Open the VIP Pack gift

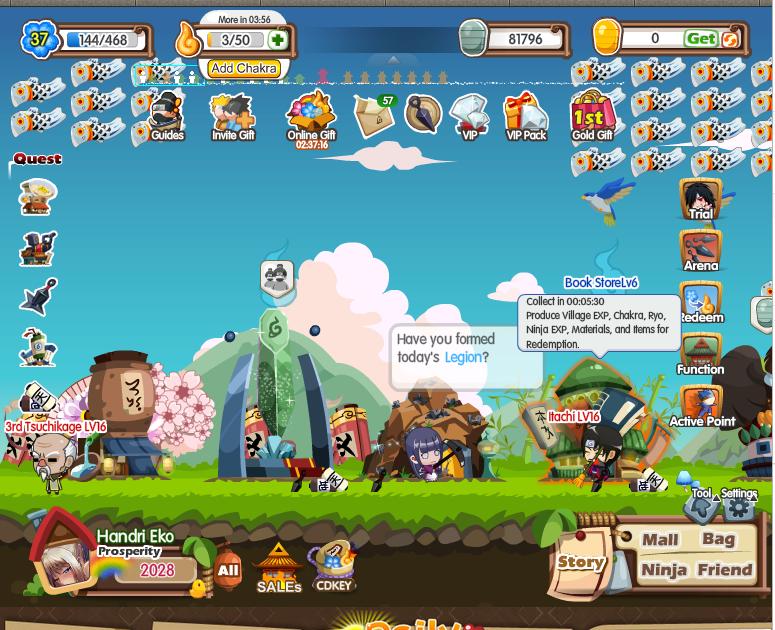(x=526, y=118)
